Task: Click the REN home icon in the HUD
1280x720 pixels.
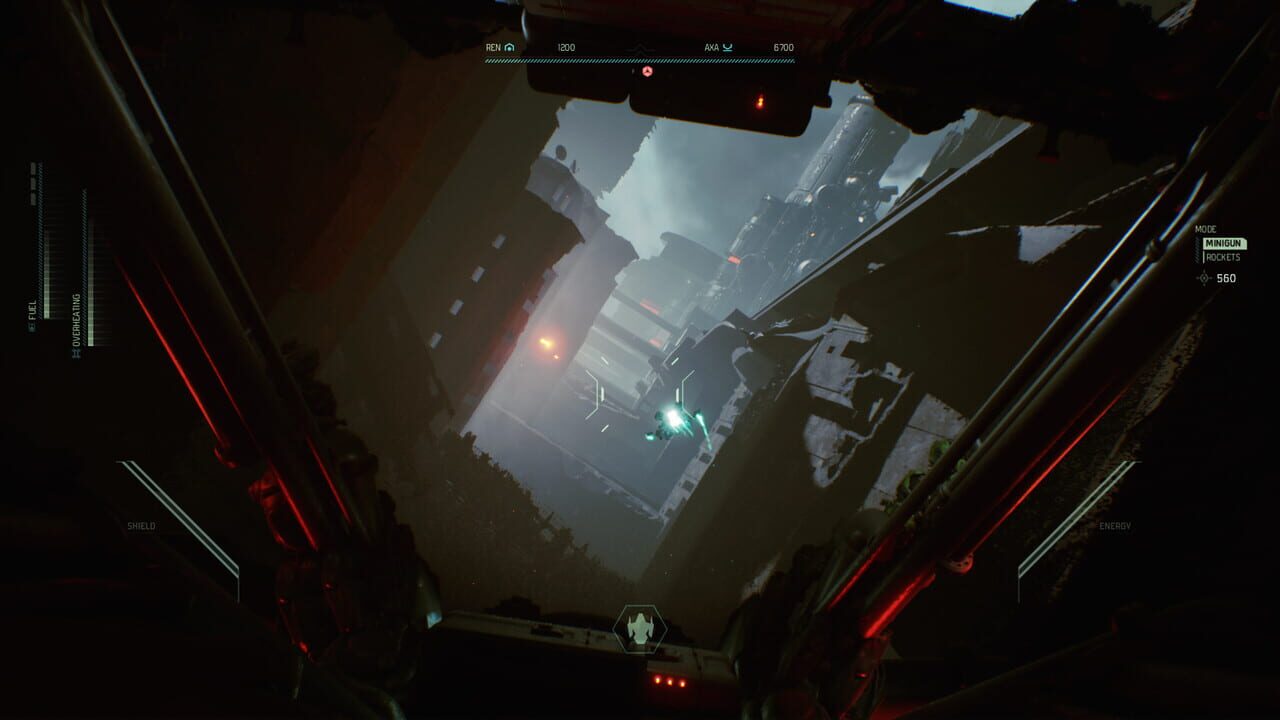Action: click(x=509, y=47)
